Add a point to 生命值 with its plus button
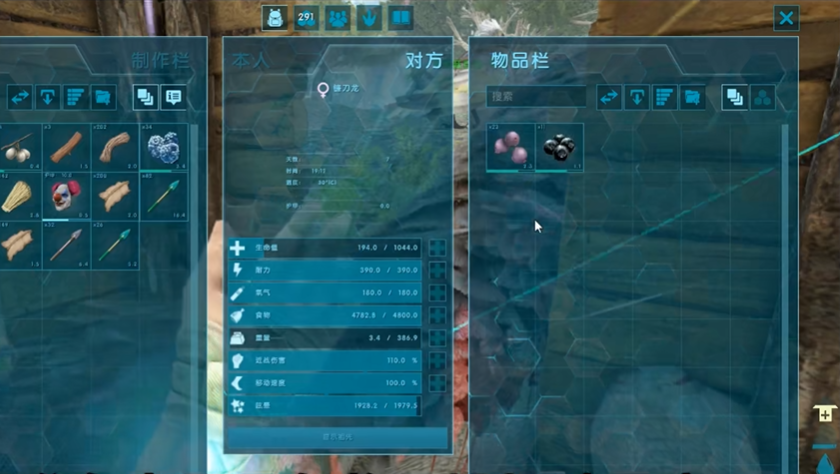The width and height of the screenshot is (840, 474). click(x=437, y=248)
